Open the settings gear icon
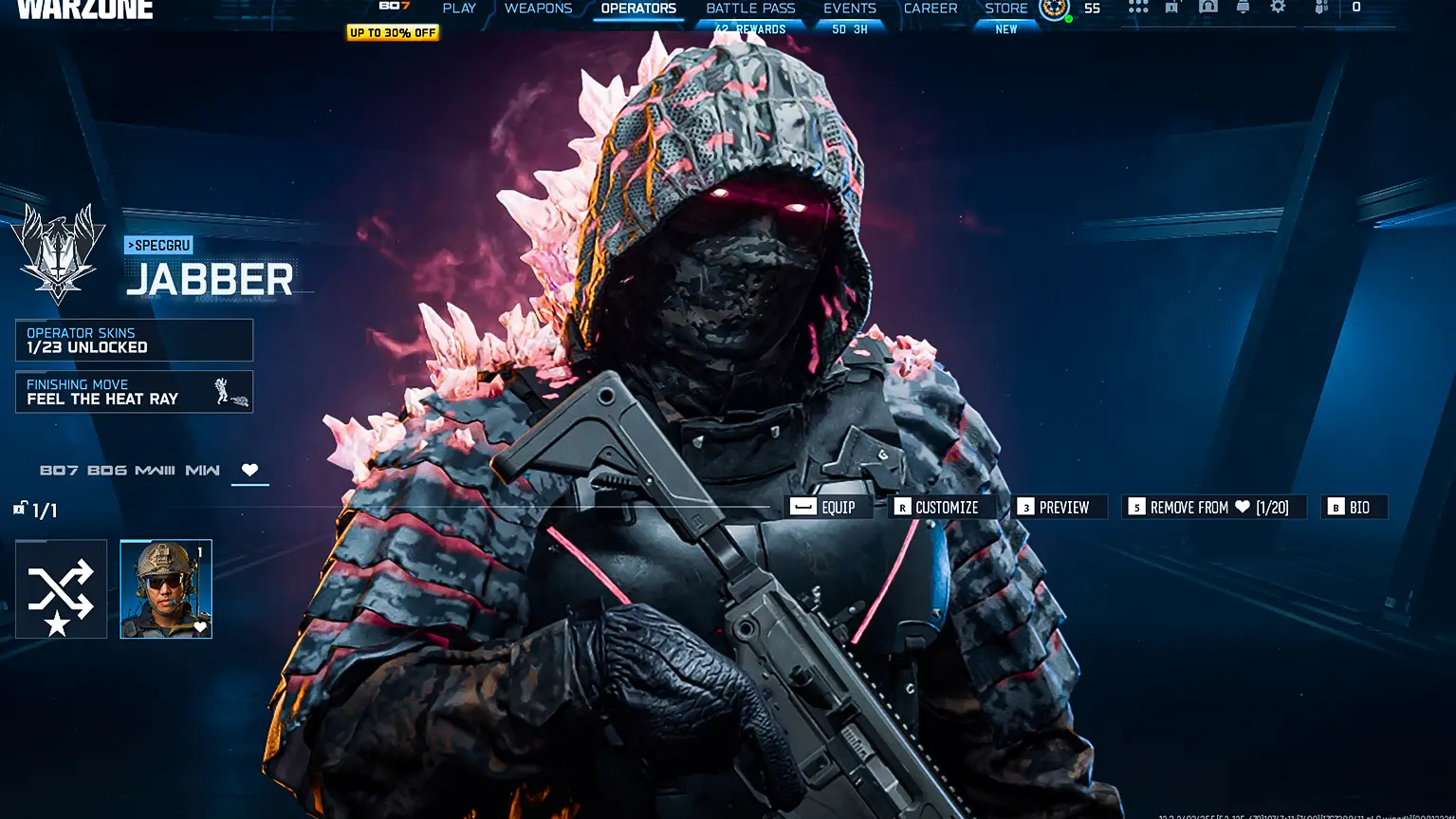 1278,8
